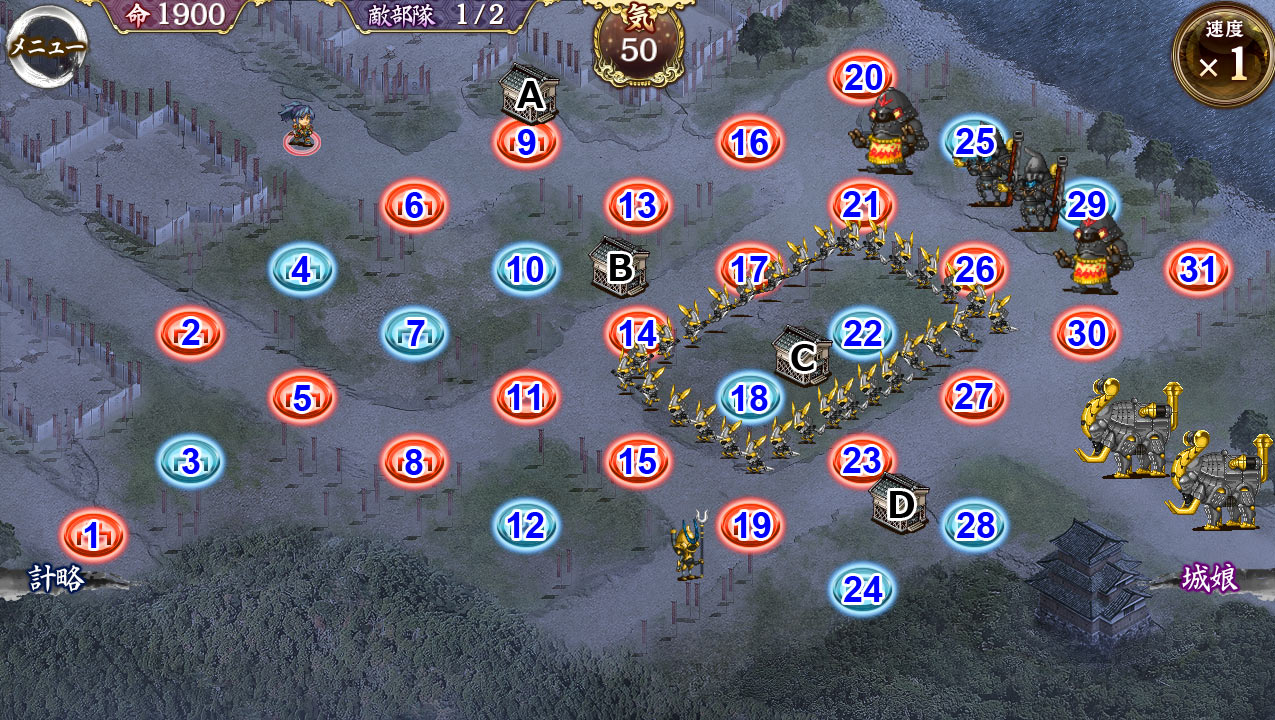Toggle the 速度 ×1 speed button
The width and height of the screenshot is (1275, 720).
[x=1224, y=56]
